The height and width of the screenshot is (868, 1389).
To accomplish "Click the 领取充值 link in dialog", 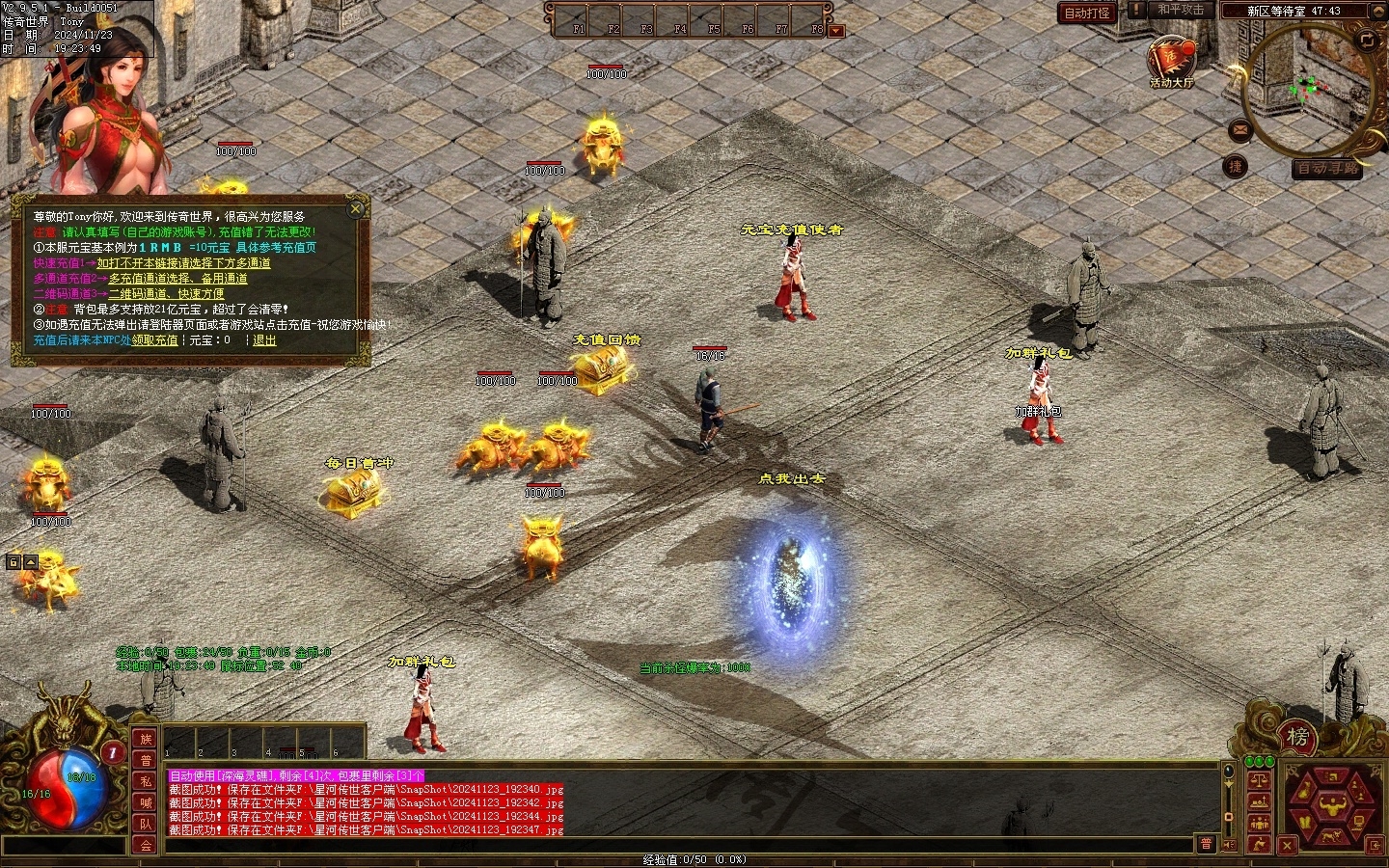I will pos(155,340).
